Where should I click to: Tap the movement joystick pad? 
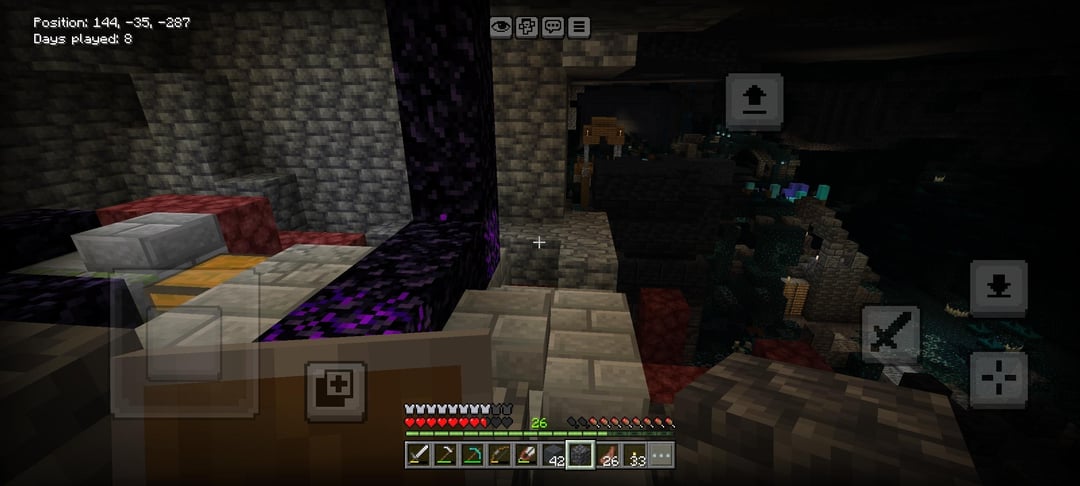tap(185, 343)
